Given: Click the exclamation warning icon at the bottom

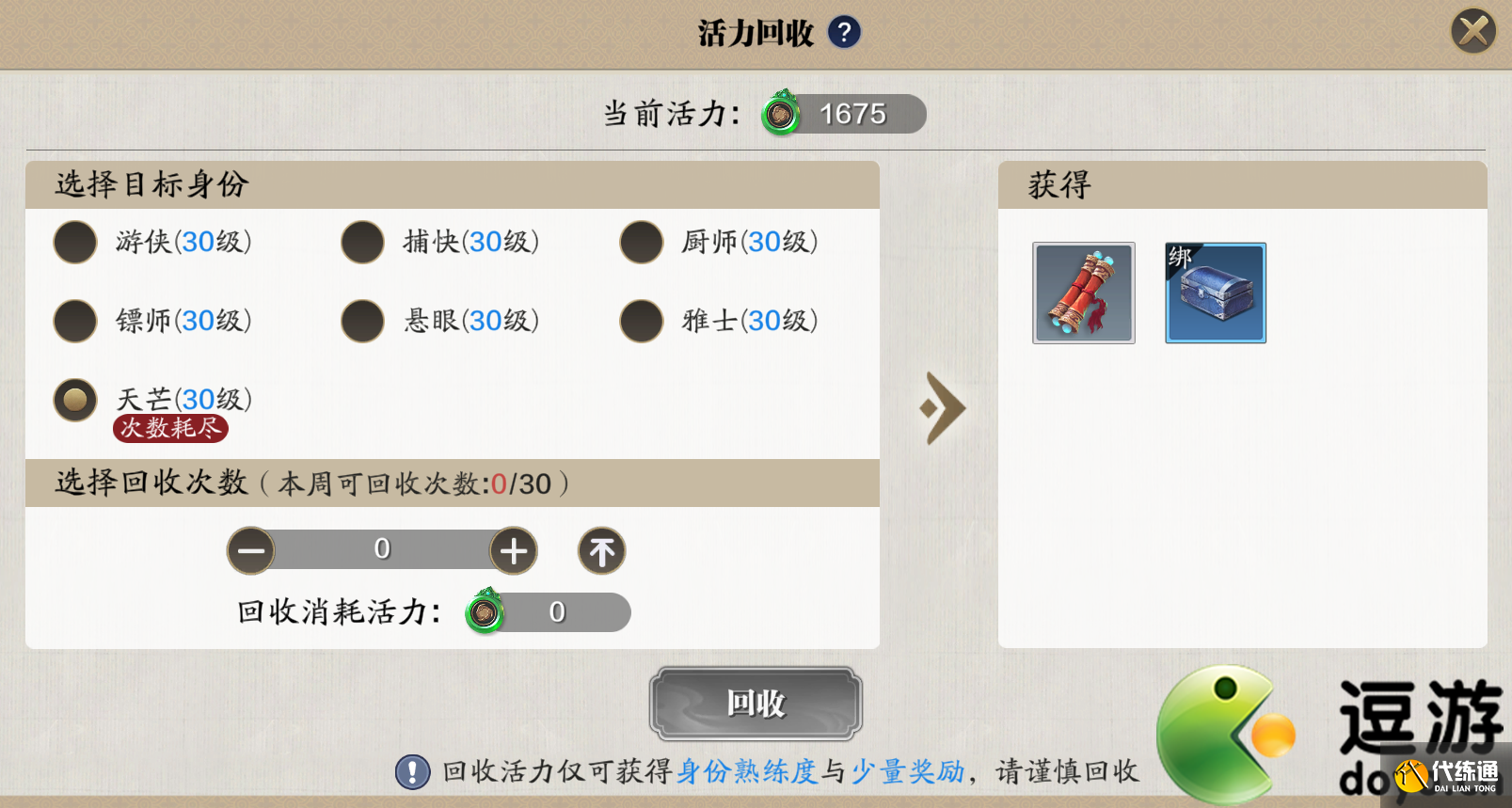Looking at the screenshot, I should pyautogui.click(x=411, y=773).
